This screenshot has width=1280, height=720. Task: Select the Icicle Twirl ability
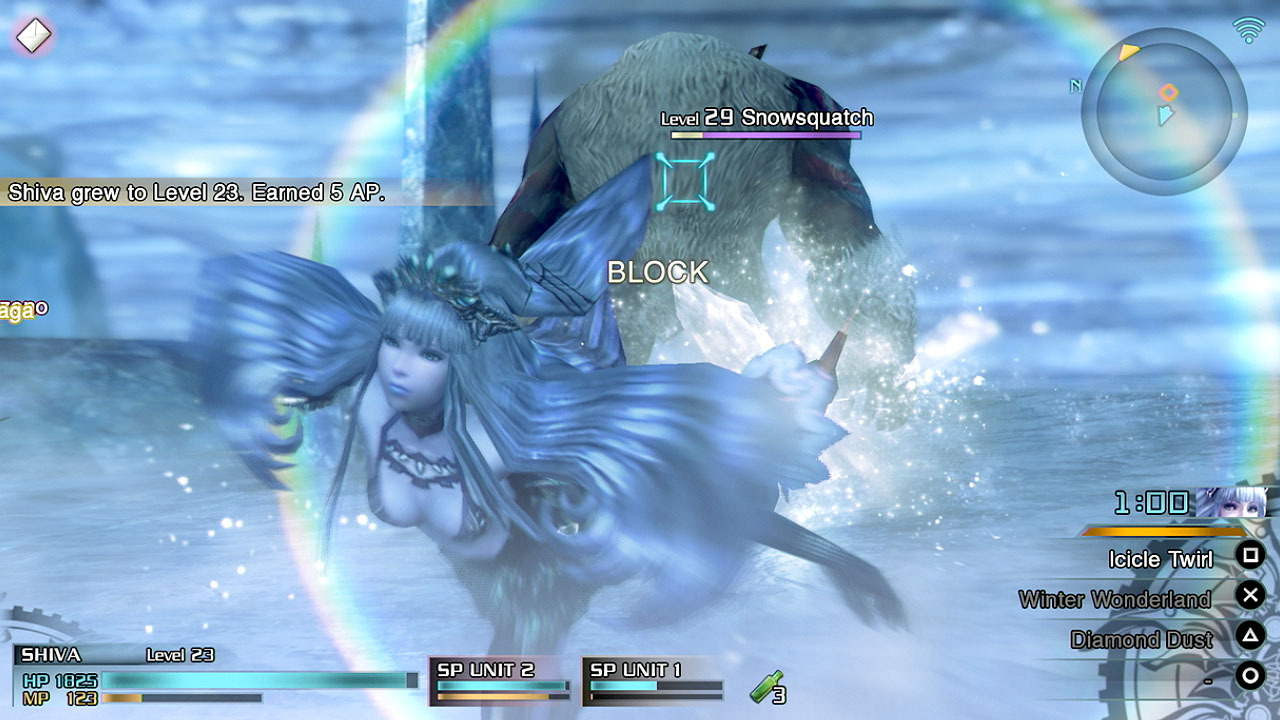[1160, 559]
